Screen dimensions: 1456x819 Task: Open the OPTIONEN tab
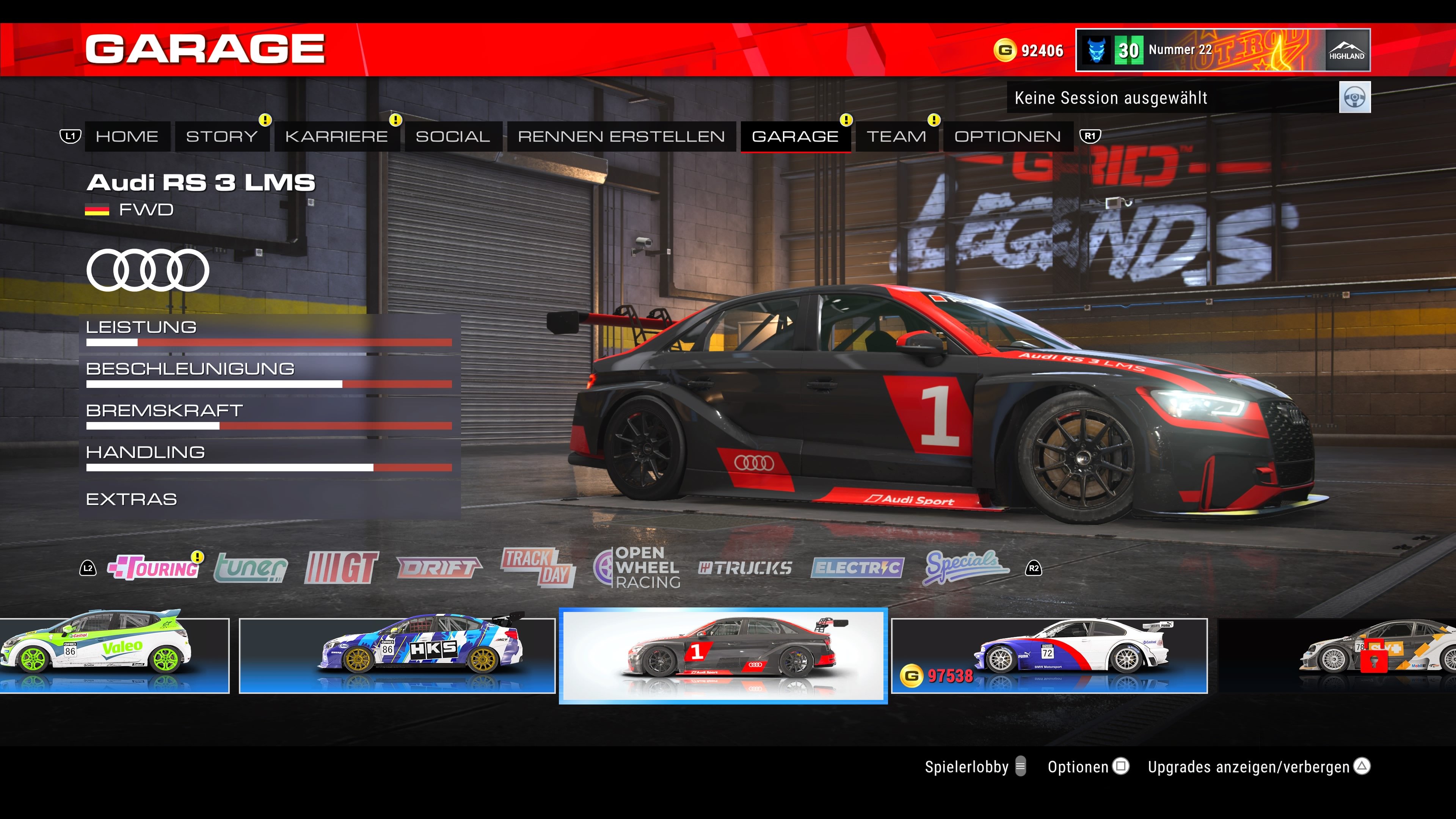coord(1007,137)
